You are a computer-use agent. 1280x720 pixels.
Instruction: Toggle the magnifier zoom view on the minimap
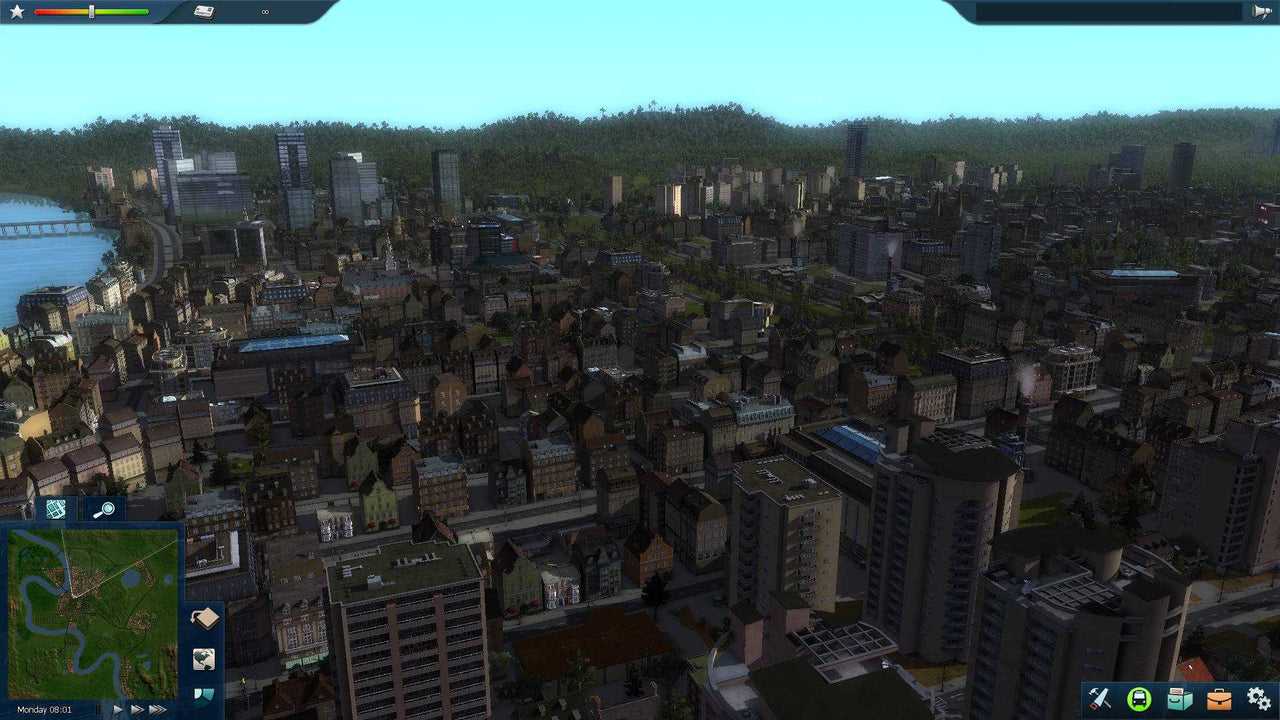[x=105, y=509]
